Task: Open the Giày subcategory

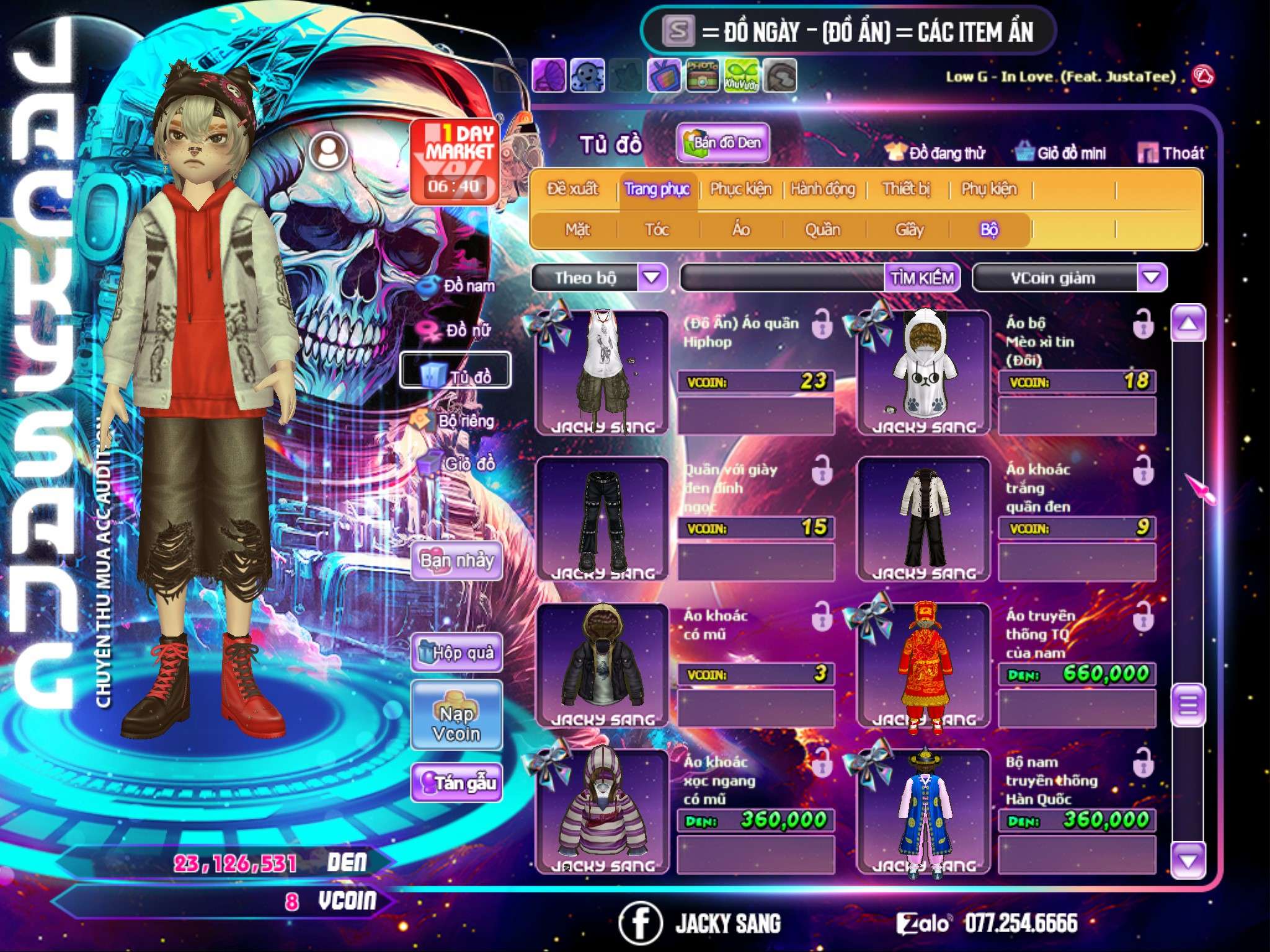Action: 909,230
